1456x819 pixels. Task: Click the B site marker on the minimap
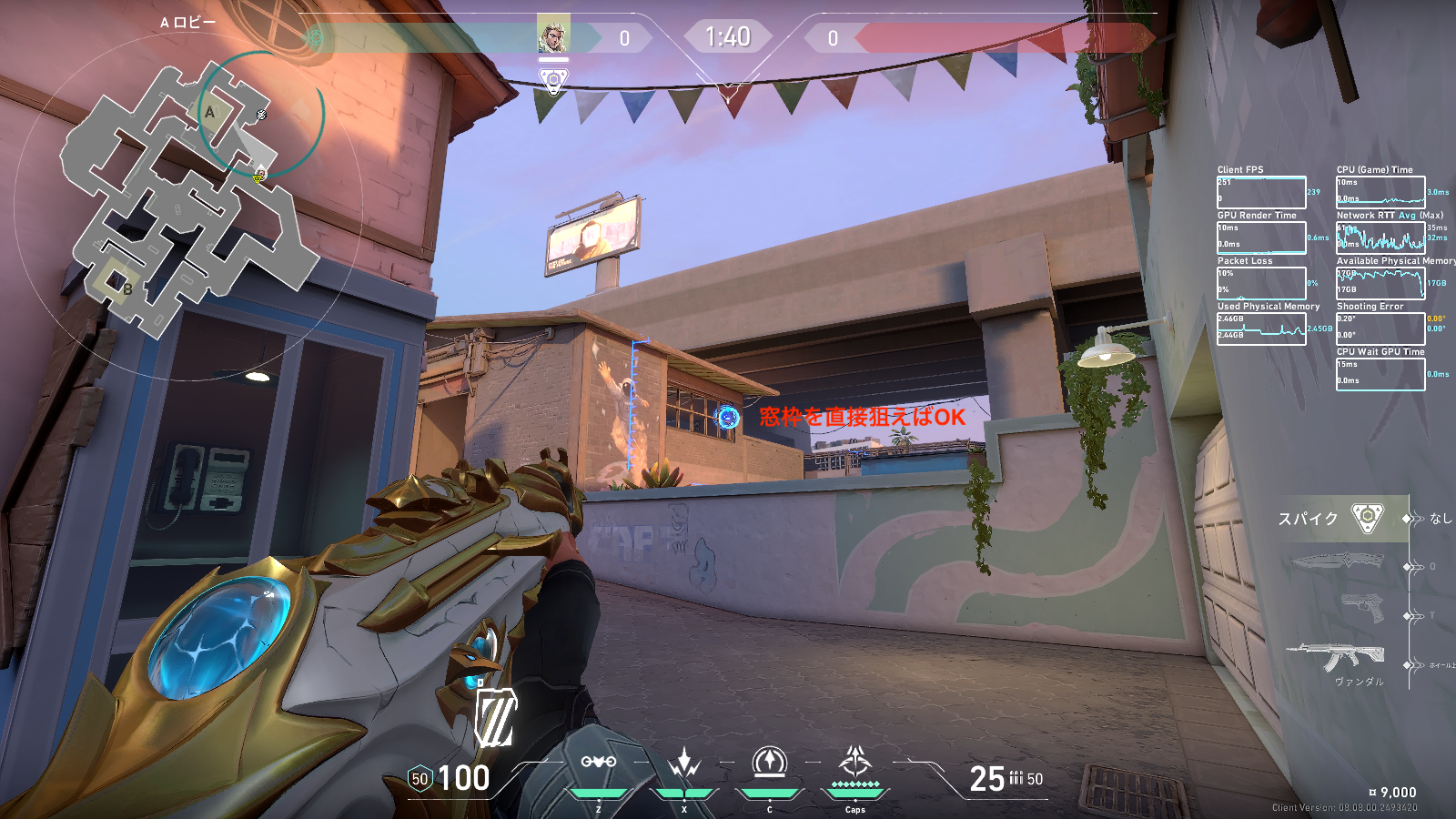[126, 288]
